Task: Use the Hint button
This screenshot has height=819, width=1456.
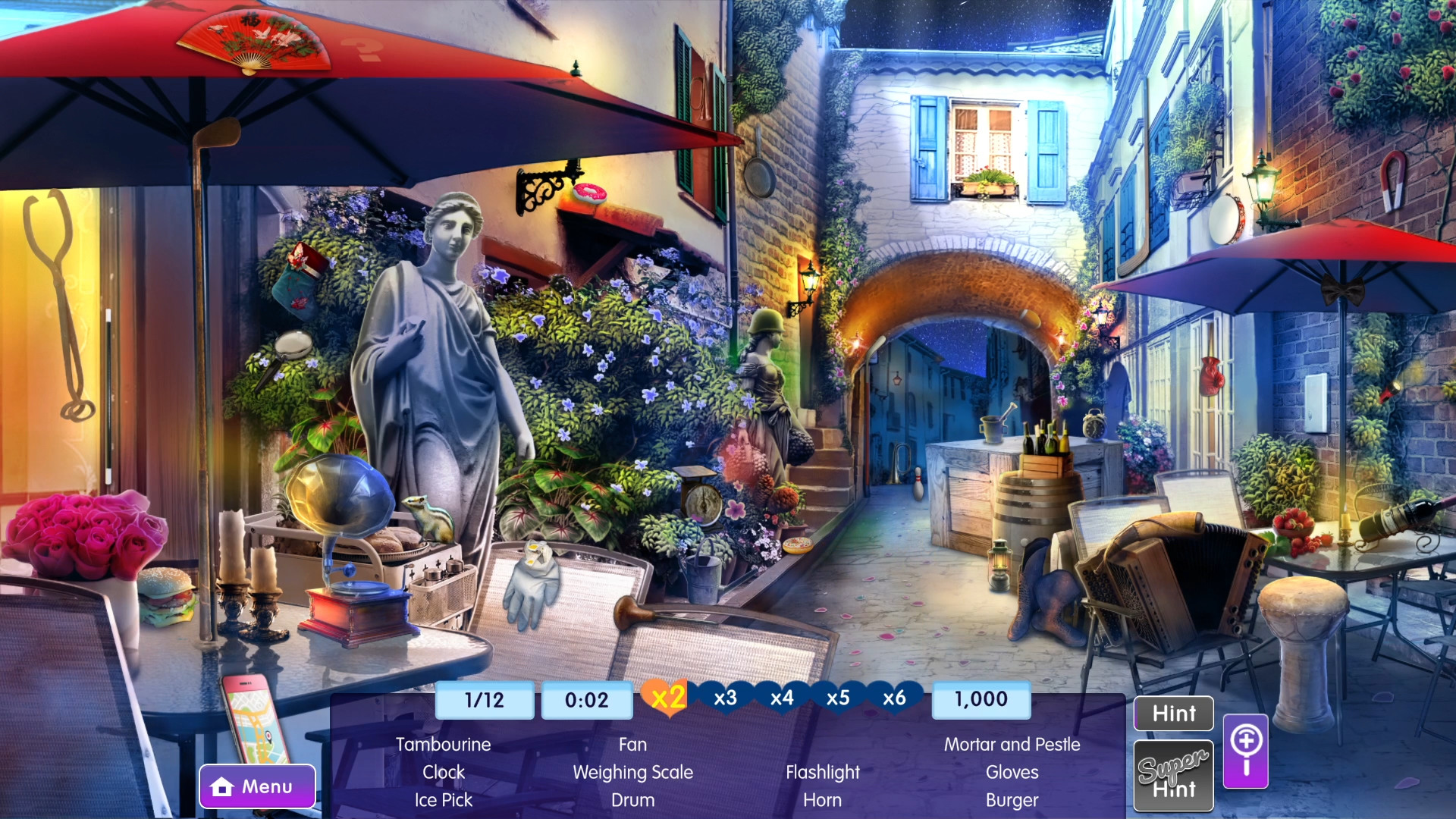Action: pyautogui.click(x=1173, y=714)
